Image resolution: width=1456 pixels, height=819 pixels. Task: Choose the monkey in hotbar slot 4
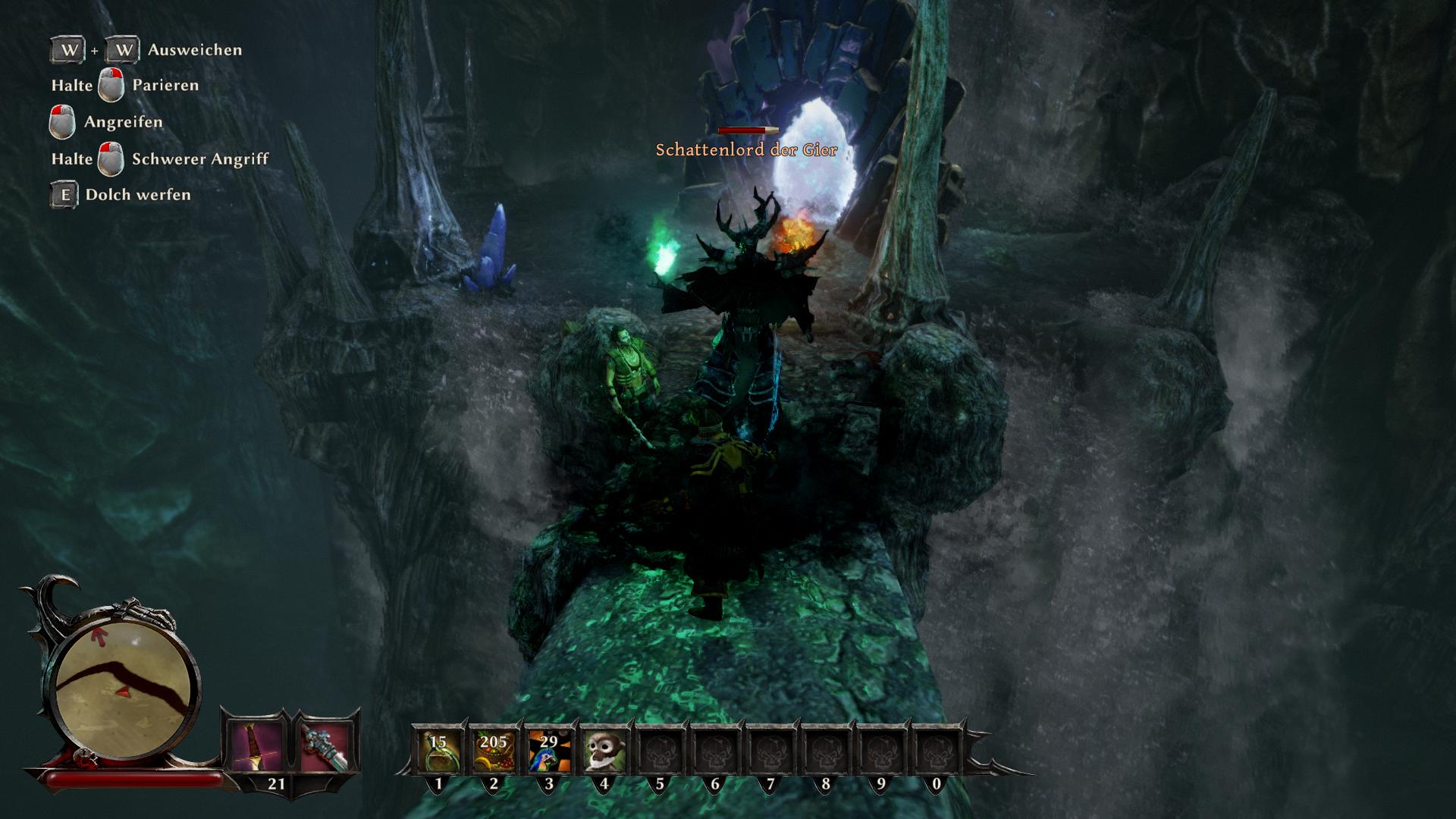[x=604, y=749]
